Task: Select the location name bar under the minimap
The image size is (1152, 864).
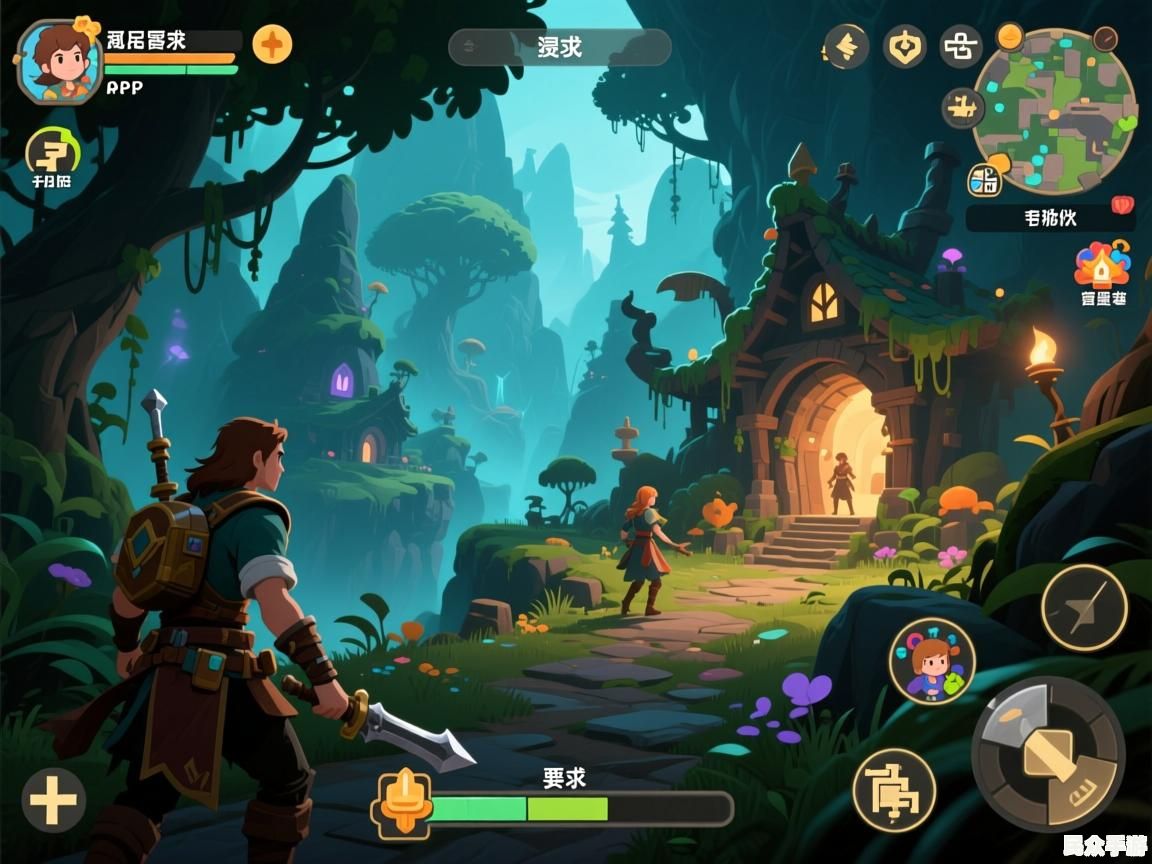Action: coord(1050,217)
